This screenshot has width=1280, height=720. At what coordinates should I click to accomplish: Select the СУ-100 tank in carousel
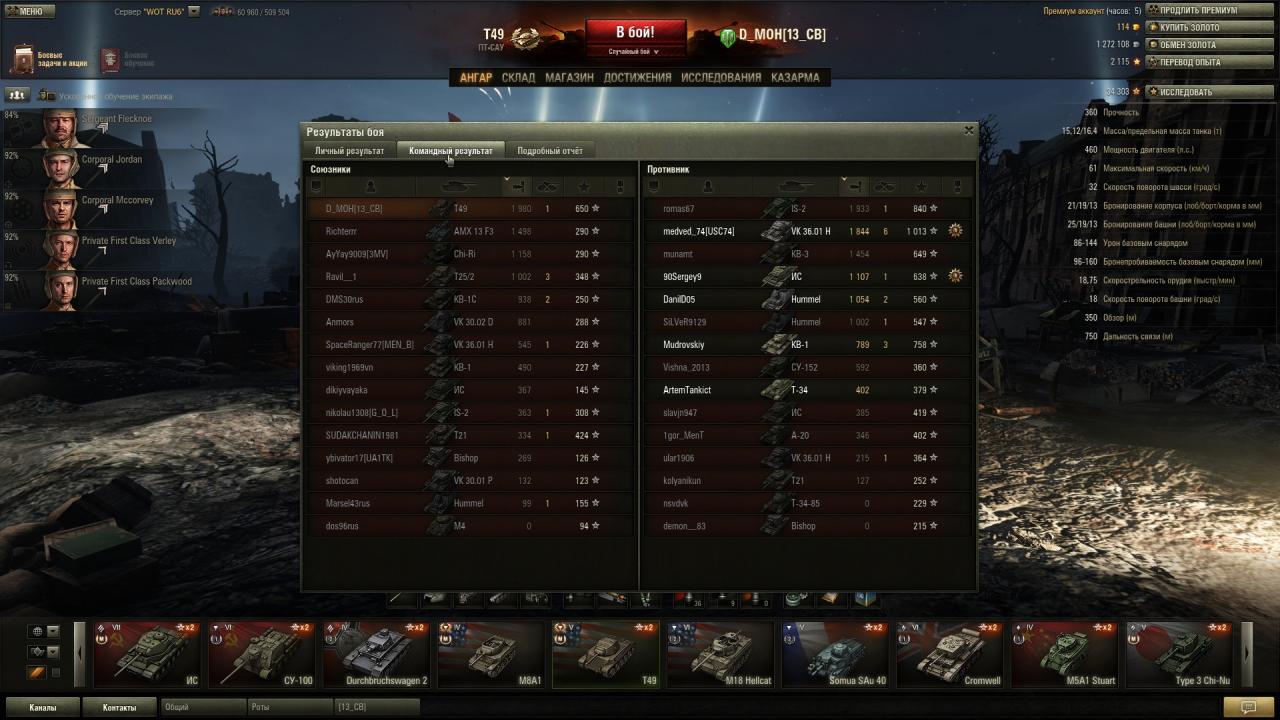tap(262, 654)
